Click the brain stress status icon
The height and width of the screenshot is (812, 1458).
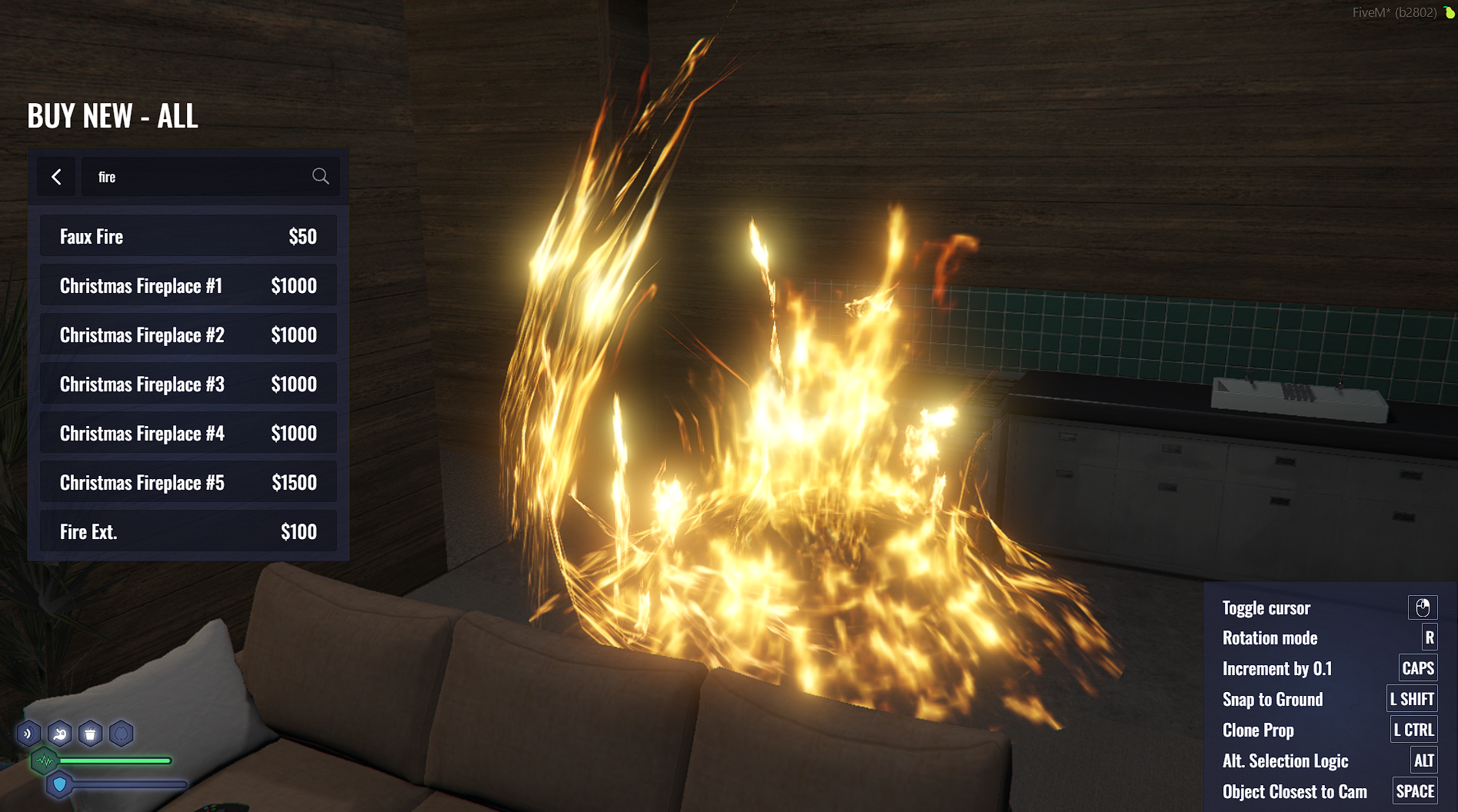[x=122, y=734]
